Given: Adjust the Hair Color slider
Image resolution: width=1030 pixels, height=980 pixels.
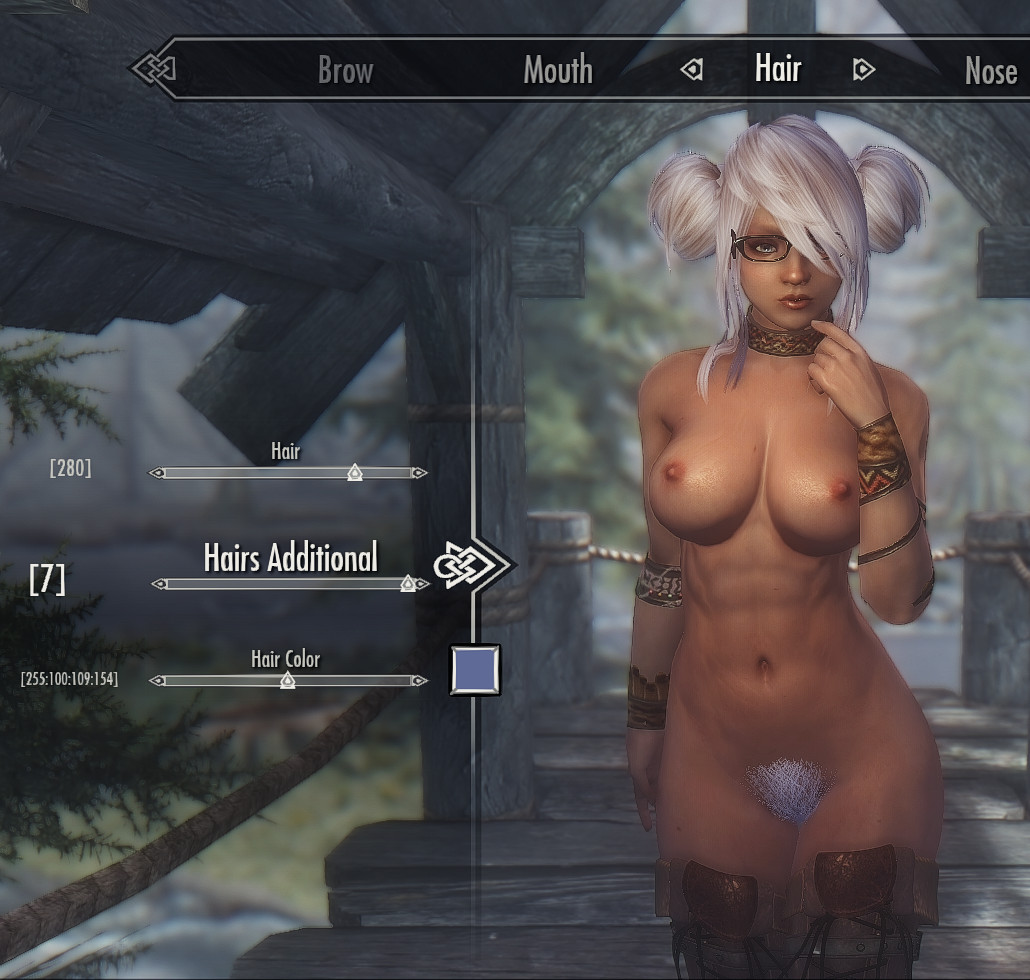Looking at the screenshot, I should click(x=287, y=681).
